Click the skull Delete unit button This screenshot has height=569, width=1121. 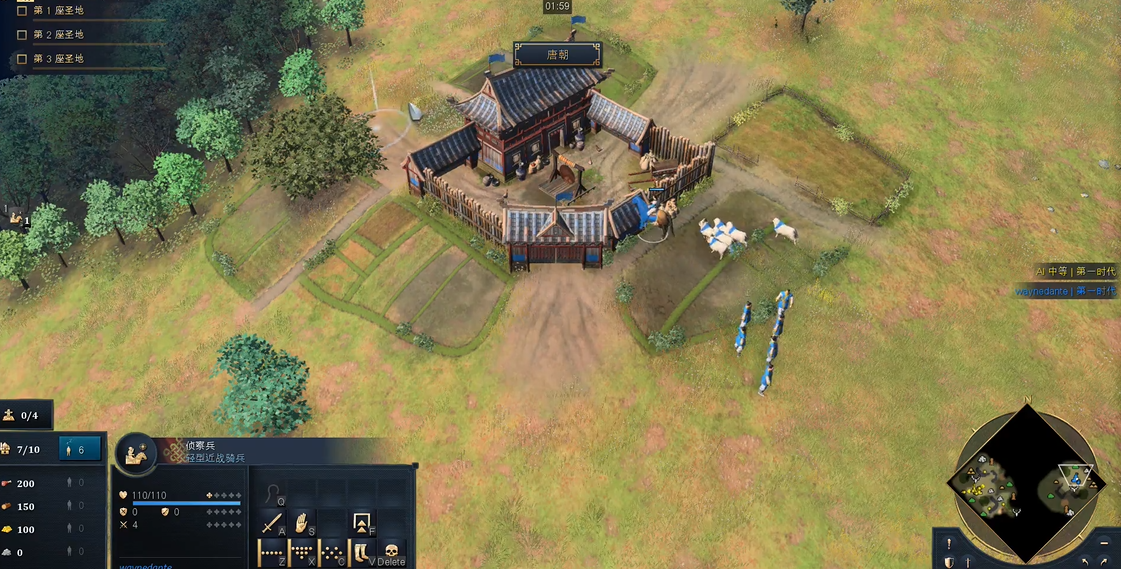pos(392,551)
